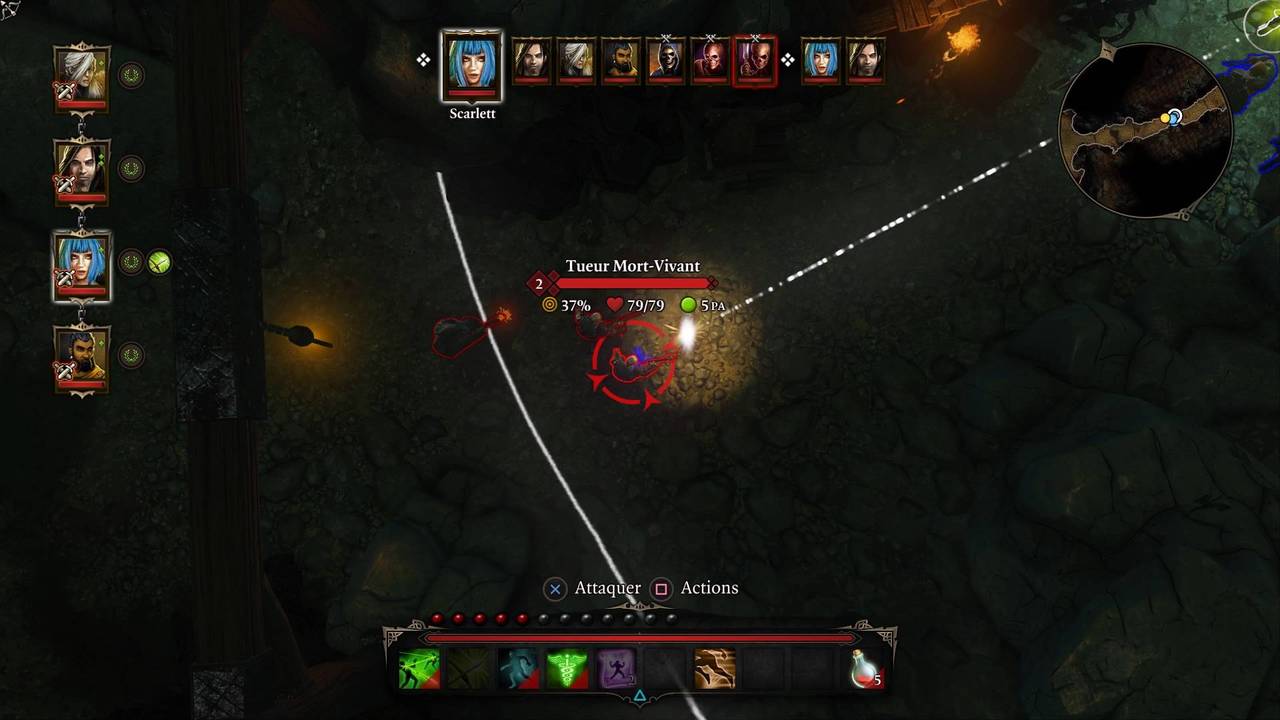Image resolution: width=1280 pixels, height=720 pixels.
Task: Click the red-framed skull enemy turn portrait
Action: (x=755, y=61)
